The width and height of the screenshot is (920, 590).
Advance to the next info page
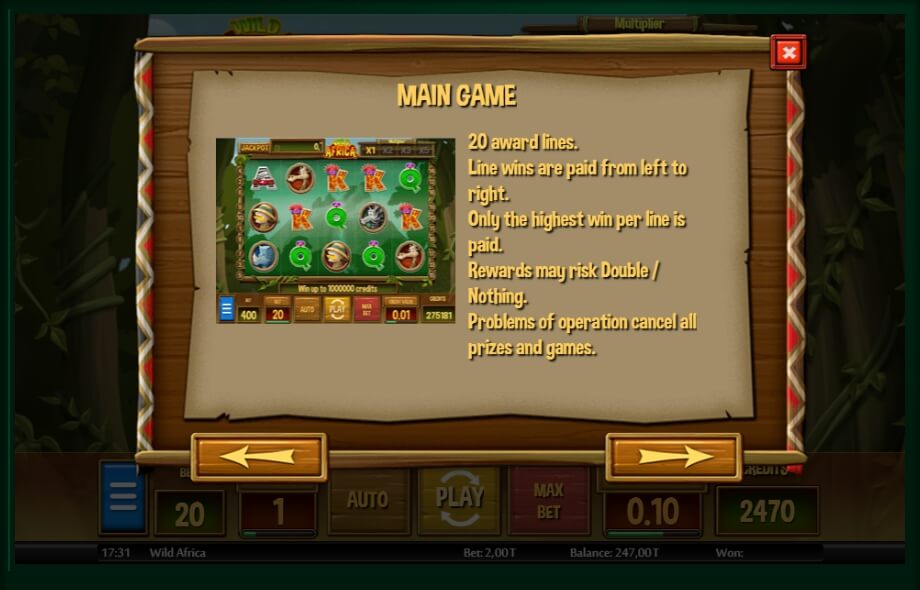(x=673, y=457)
